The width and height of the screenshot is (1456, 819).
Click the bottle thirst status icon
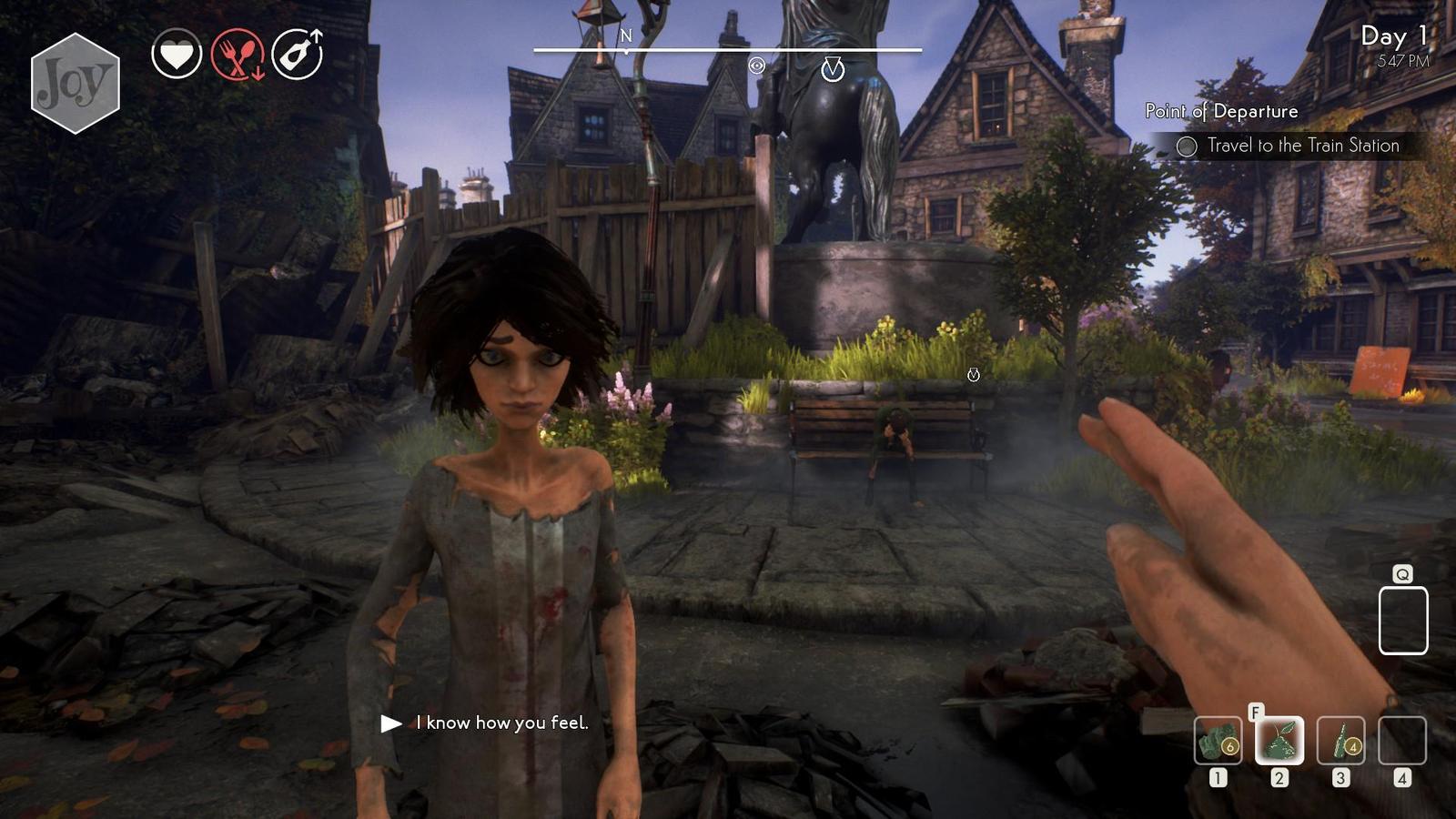pos(298,55)
